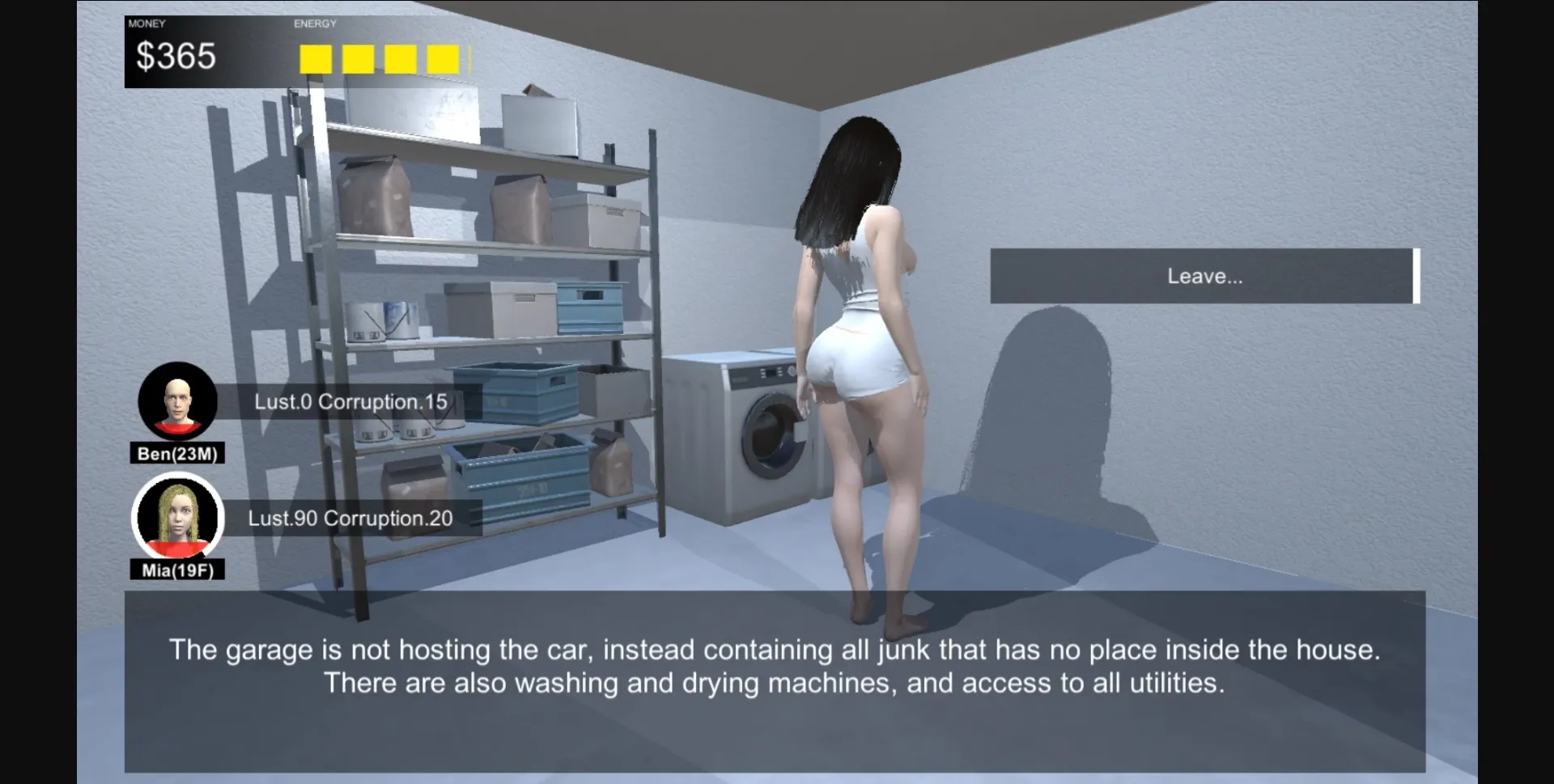Click the third energy bar segment
The image size is (1554, 784).
point(400,58)
